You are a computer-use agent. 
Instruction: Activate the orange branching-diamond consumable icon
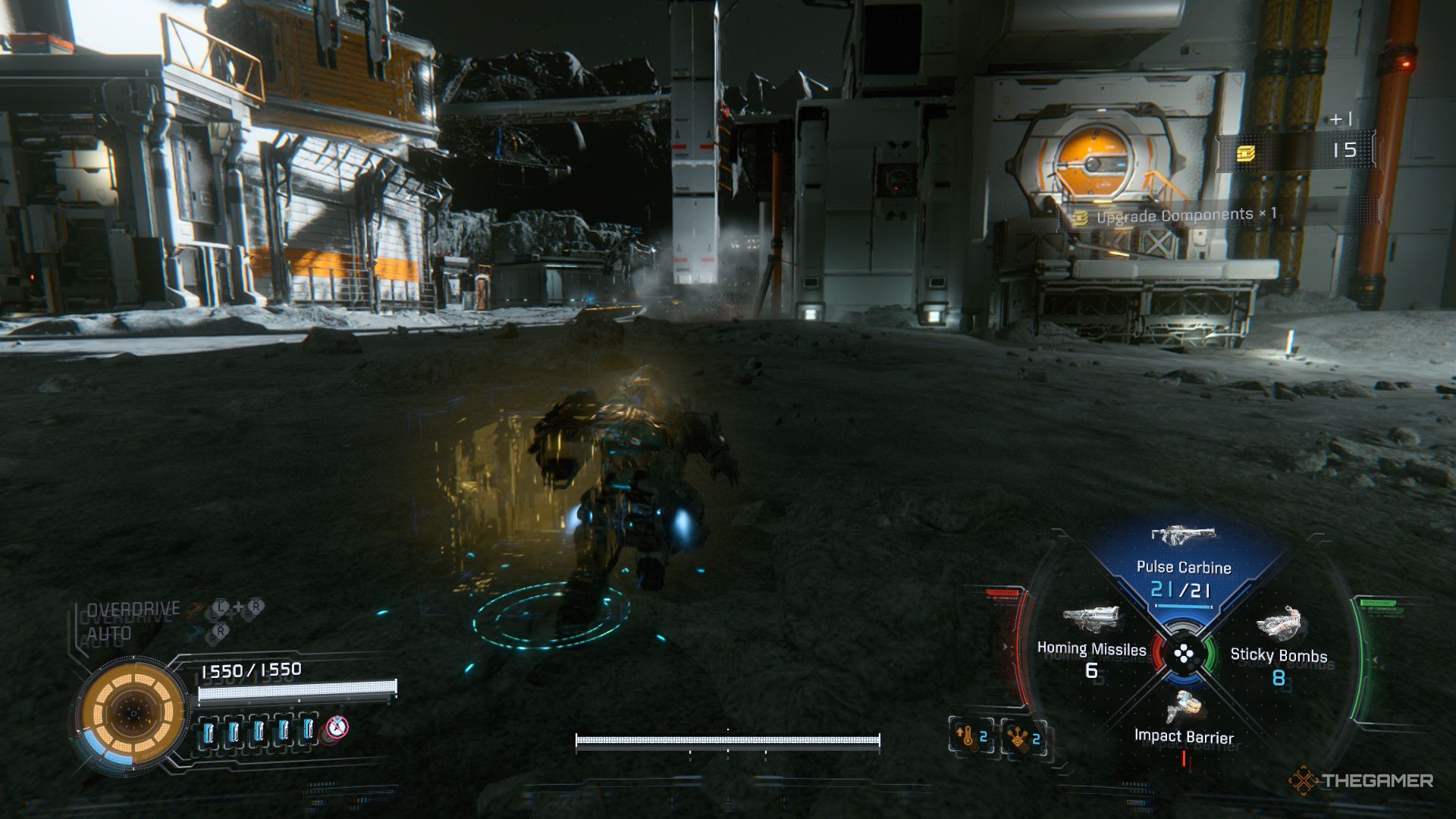1025,737
